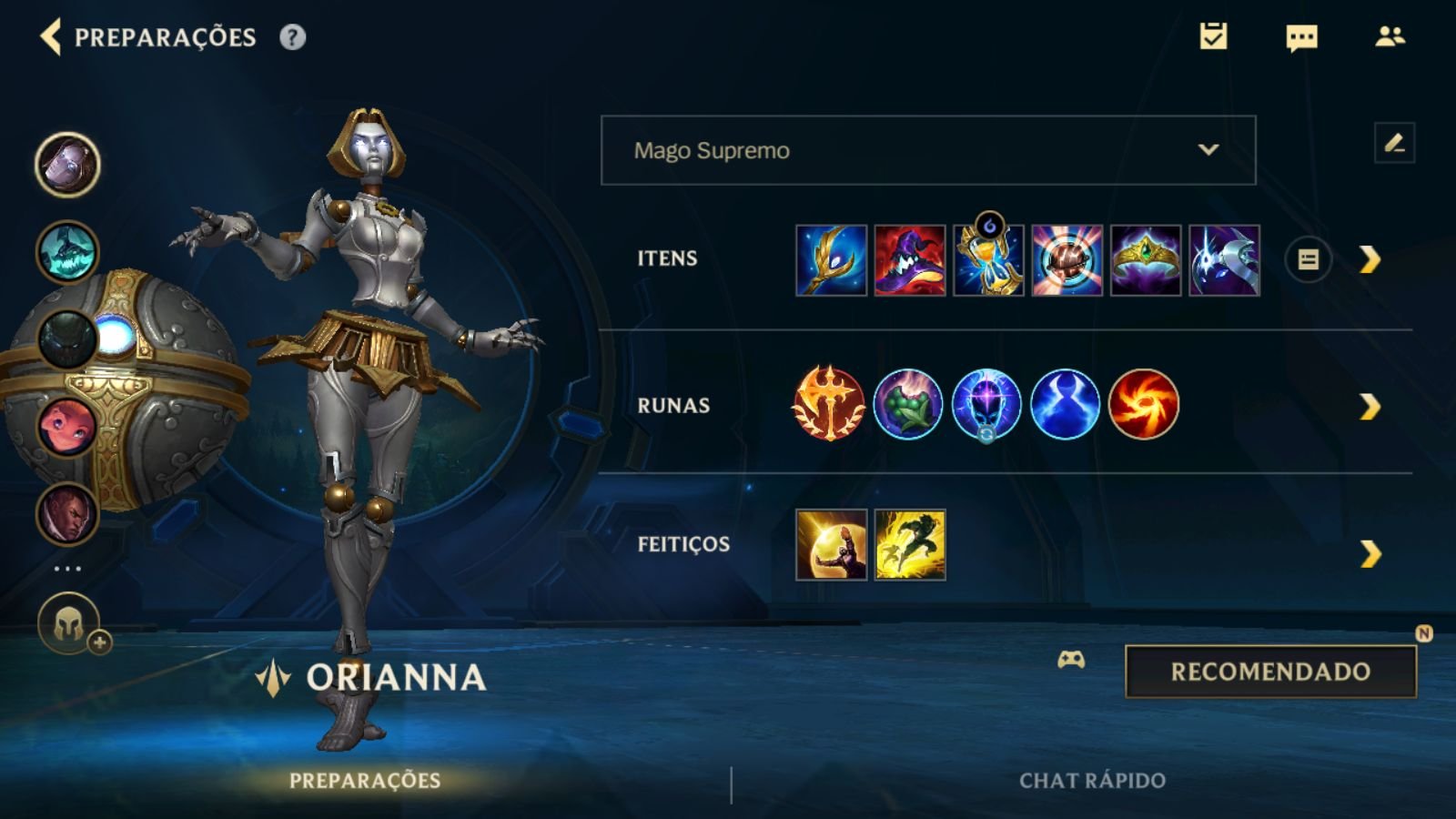
Task: Open the chat messages icon at top right
Action: (1299, 38)
